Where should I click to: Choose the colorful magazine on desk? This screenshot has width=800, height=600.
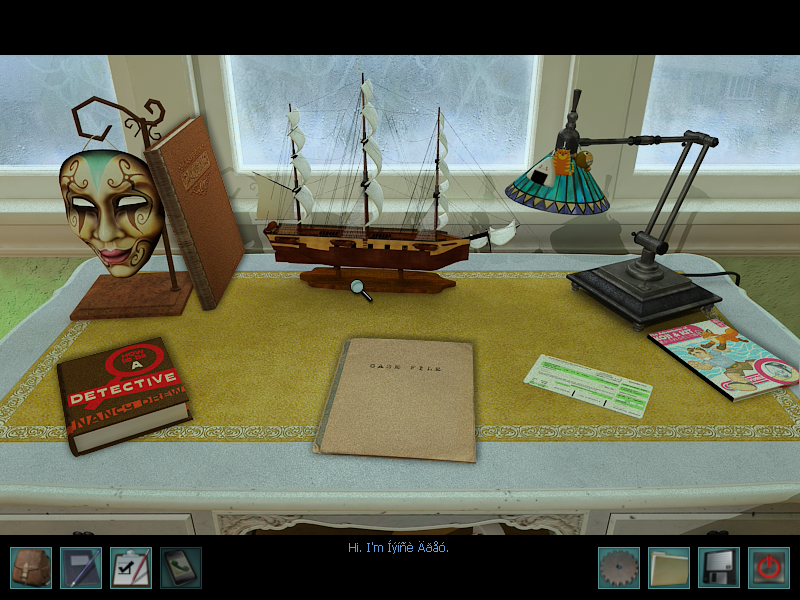(724, 357)
